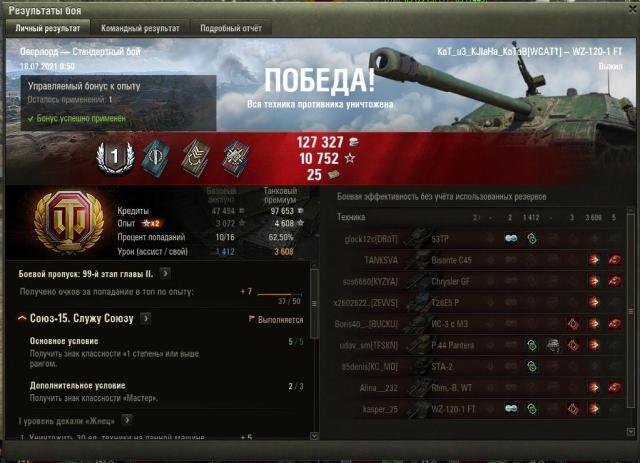The image size is (640, 463).
Task: Open the Подробный отчёт tab
Action: [x=231, y=28]
